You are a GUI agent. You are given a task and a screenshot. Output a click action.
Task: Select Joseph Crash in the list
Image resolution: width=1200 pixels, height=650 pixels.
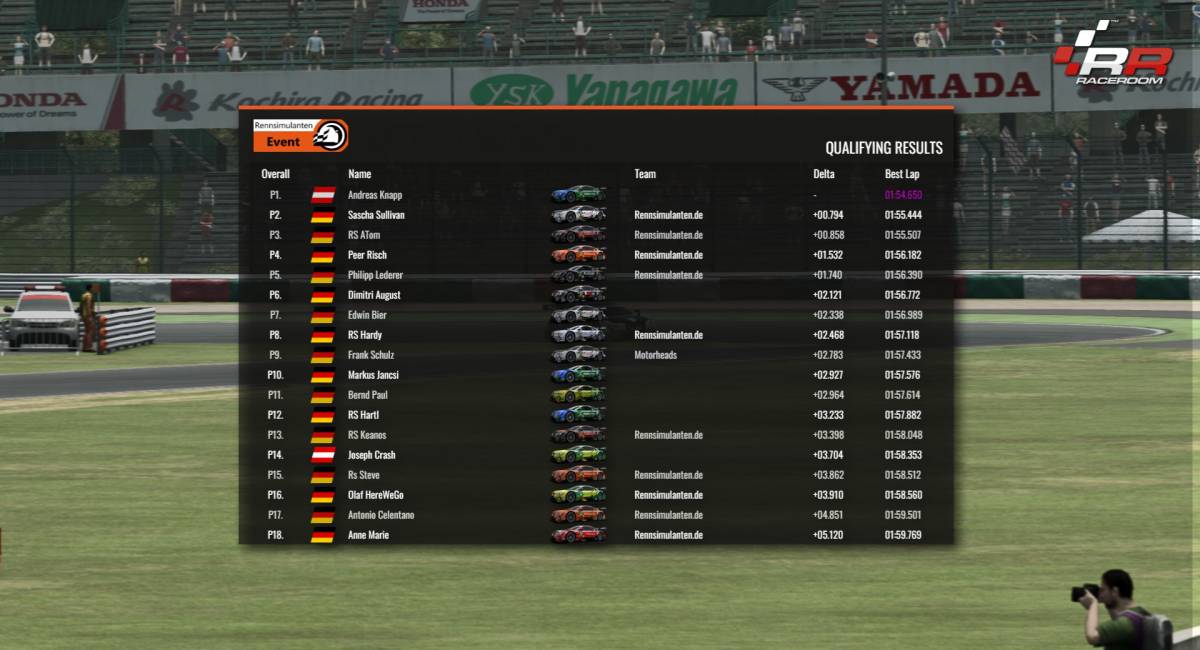[x=372, y=455]
